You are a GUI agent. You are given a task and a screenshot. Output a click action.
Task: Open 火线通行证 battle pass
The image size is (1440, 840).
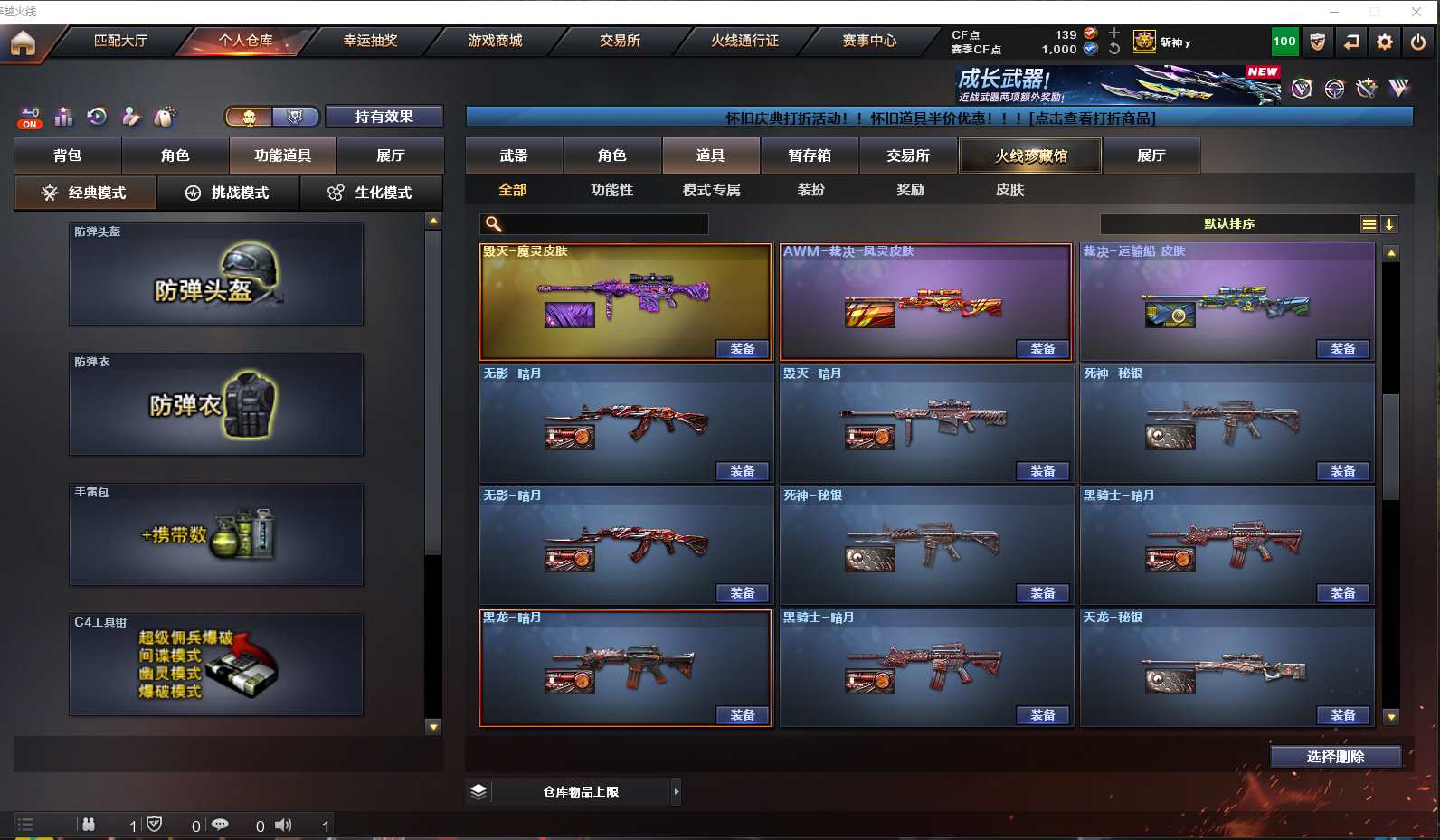tap(744, 41)
